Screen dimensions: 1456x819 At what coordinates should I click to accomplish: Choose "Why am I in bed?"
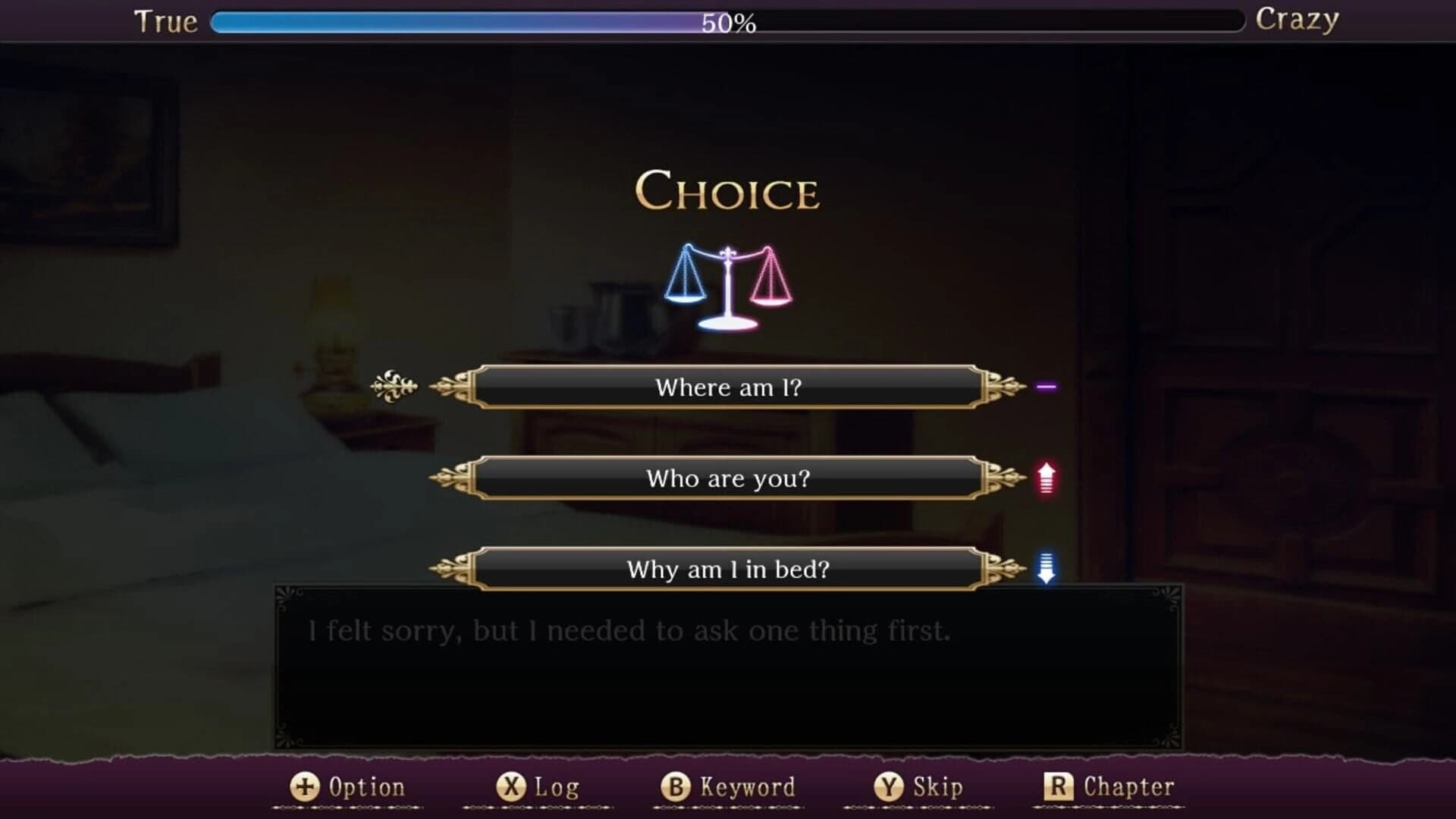click(728, 570)
